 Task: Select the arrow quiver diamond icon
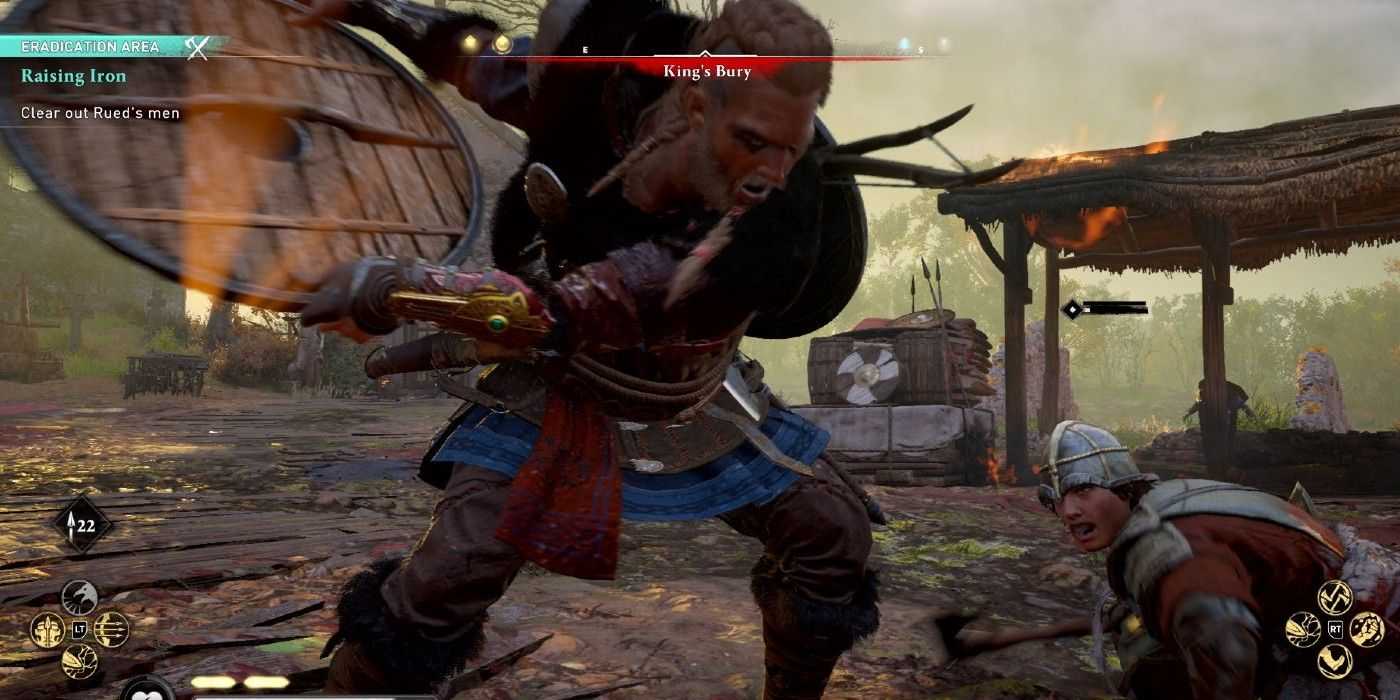82,524
